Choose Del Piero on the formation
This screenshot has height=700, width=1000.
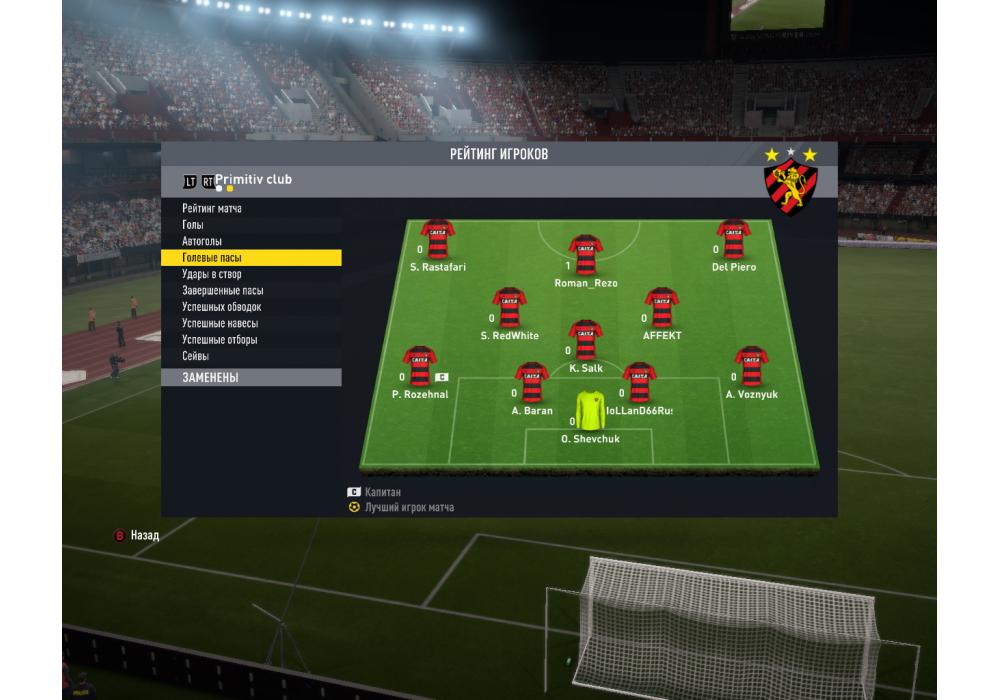pyautogui.click(x=733, y=240)
